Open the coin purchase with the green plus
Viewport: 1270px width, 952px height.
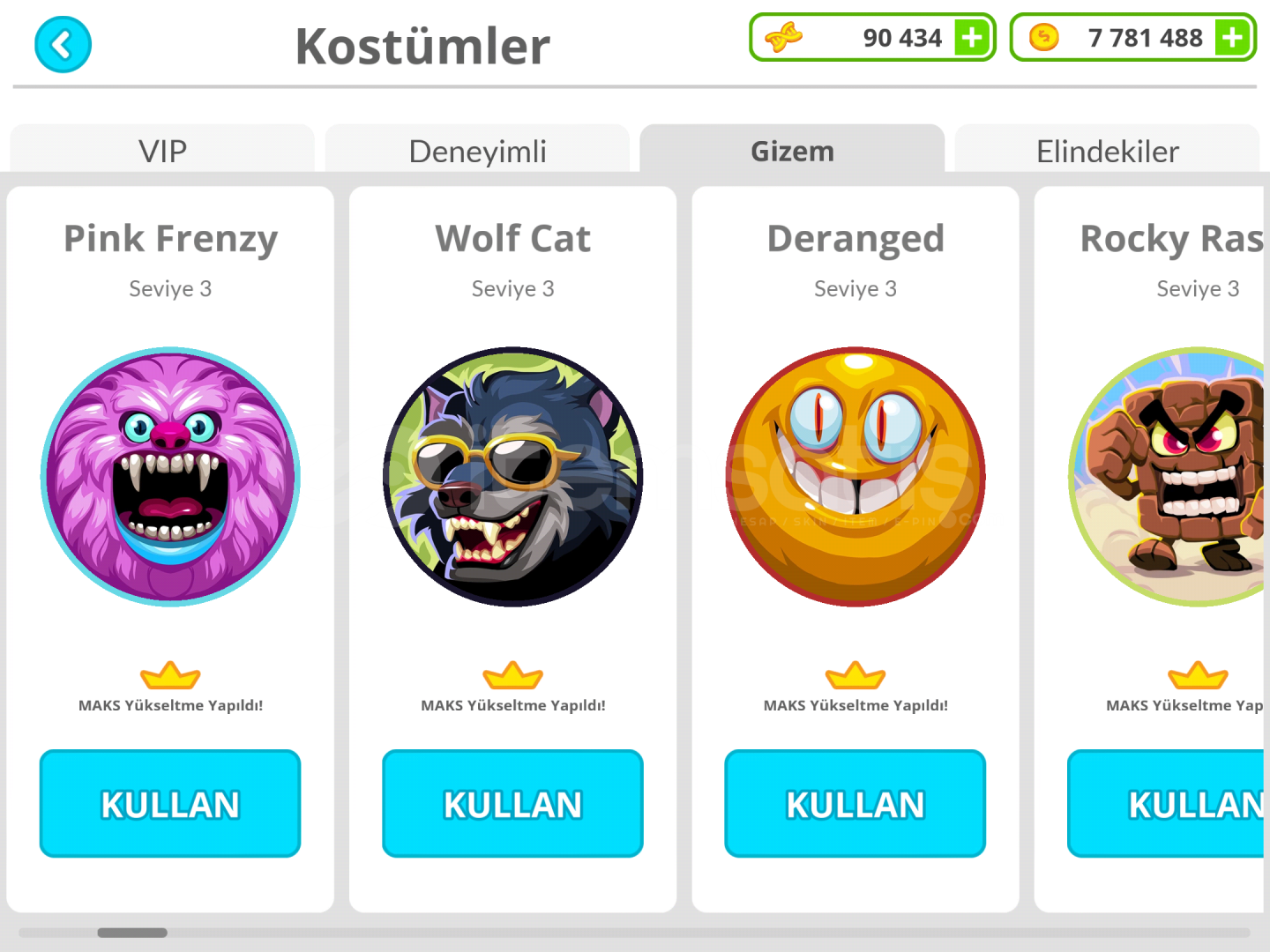(x=1231, y=37)
